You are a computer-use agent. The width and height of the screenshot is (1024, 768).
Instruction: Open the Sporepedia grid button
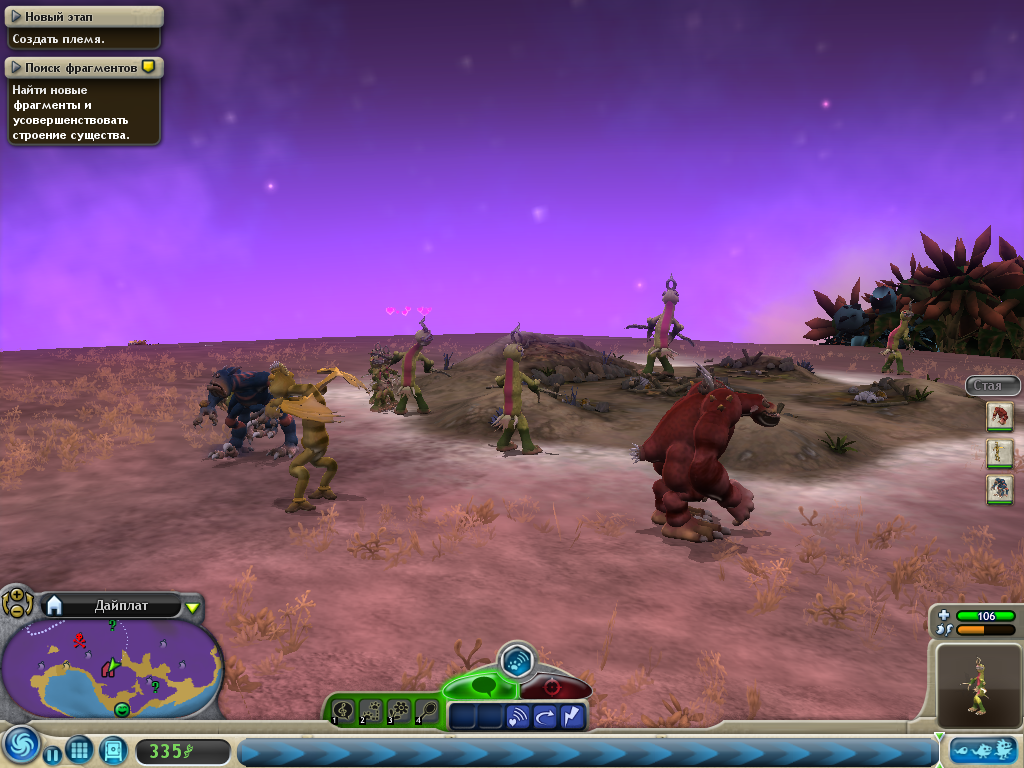click(x=80, y=750)
